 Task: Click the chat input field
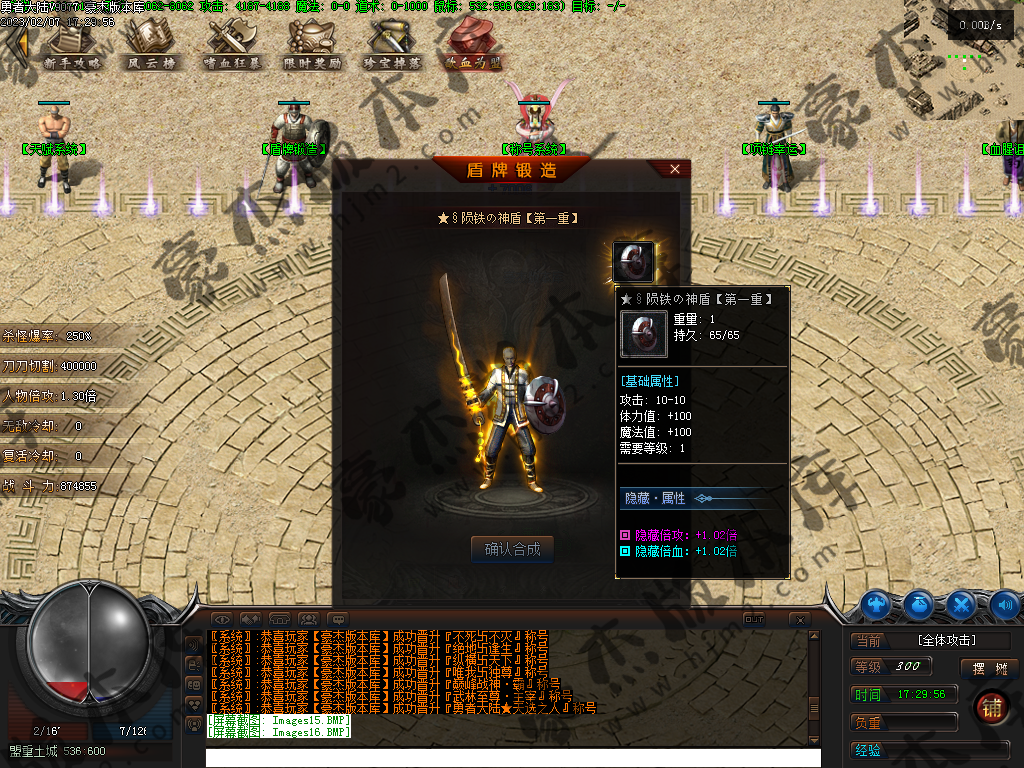(x=512, y=757)
